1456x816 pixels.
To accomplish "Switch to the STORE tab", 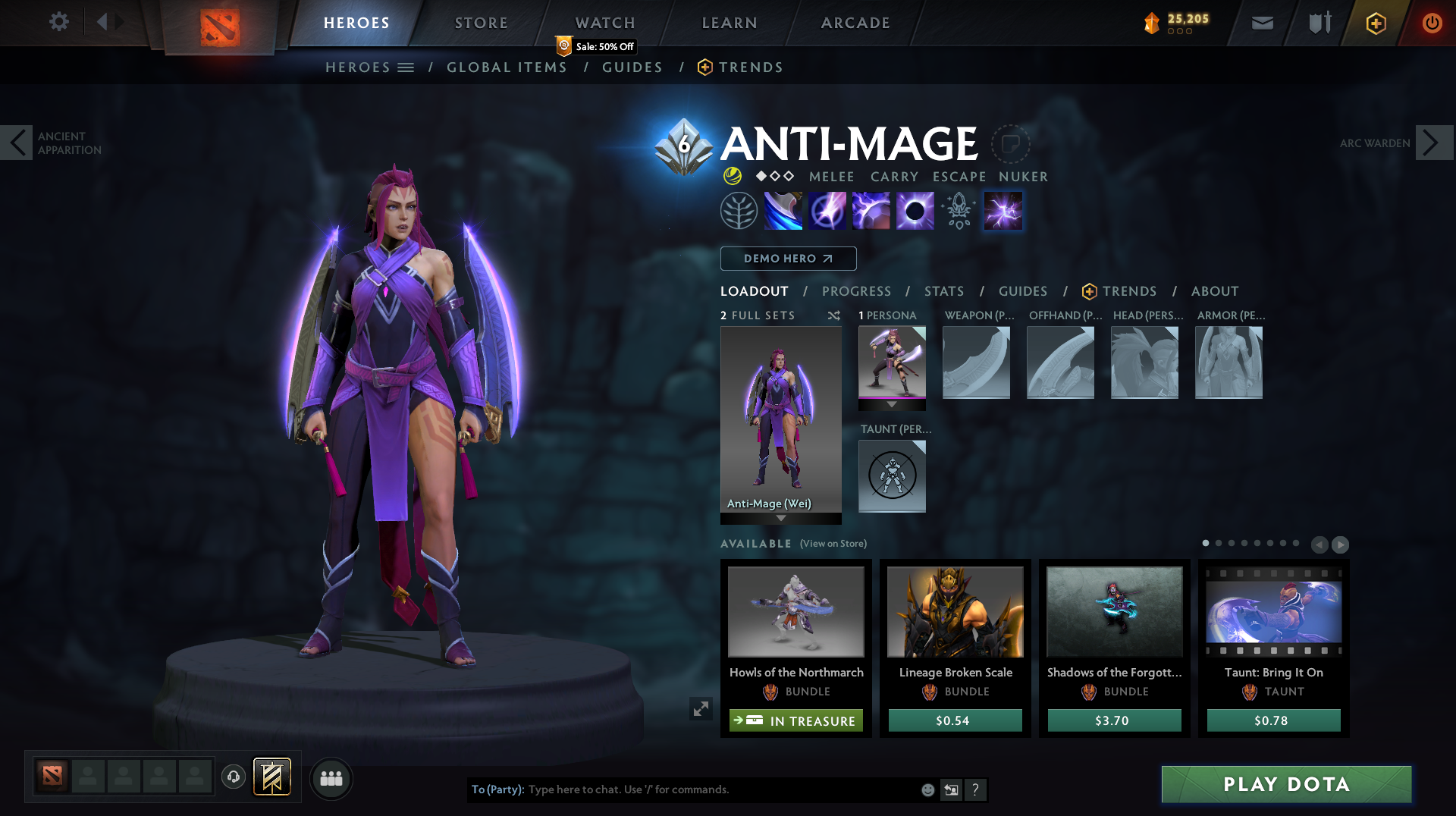I will coord(480,23).
